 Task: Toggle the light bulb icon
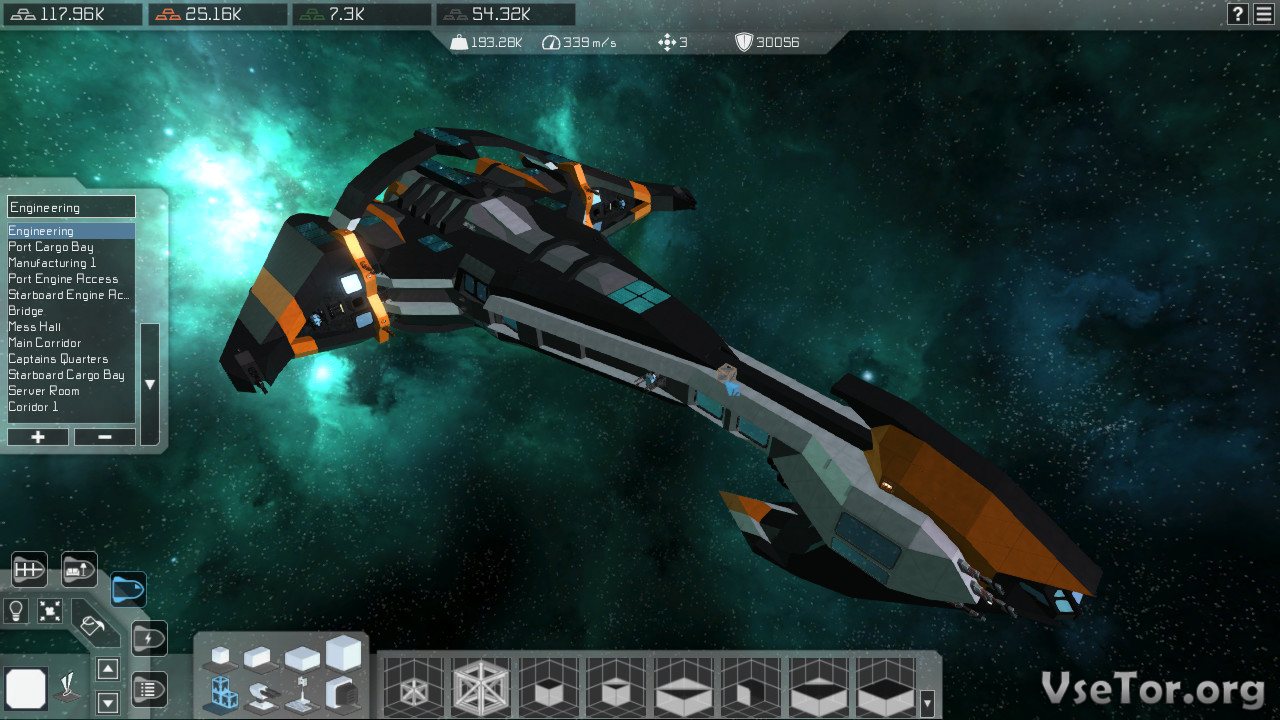click(16, 609)
